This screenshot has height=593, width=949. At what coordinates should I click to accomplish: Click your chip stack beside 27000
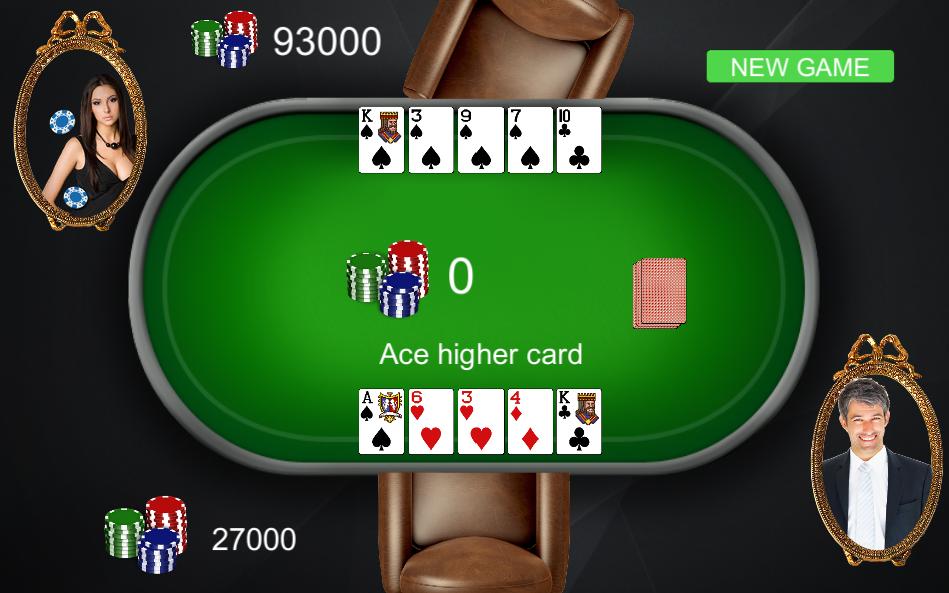tap(146, 533)
